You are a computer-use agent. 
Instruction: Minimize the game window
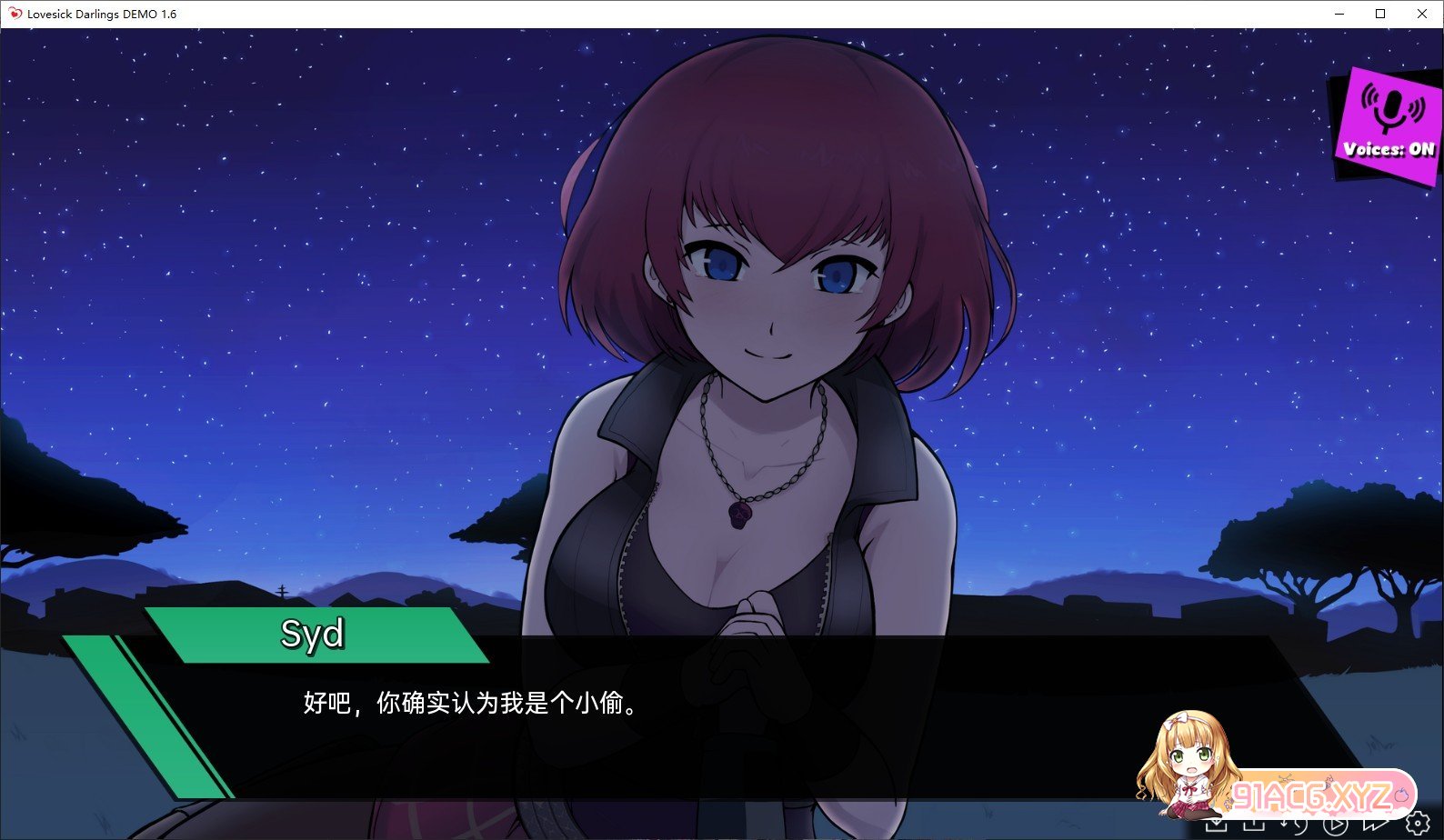(x=1339, y=14)
